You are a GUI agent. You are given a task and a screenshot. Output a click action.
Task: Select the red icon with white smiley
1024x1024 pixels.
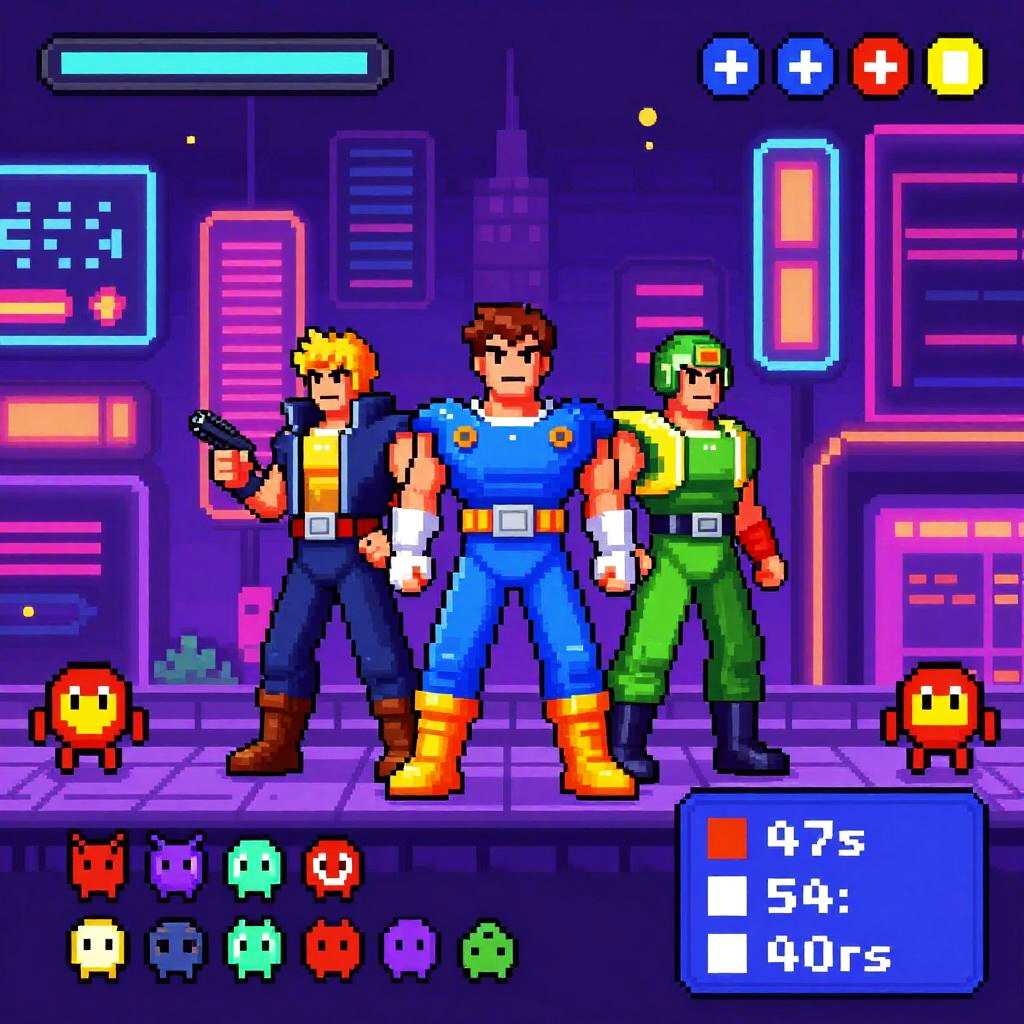[x=333, y=865]
